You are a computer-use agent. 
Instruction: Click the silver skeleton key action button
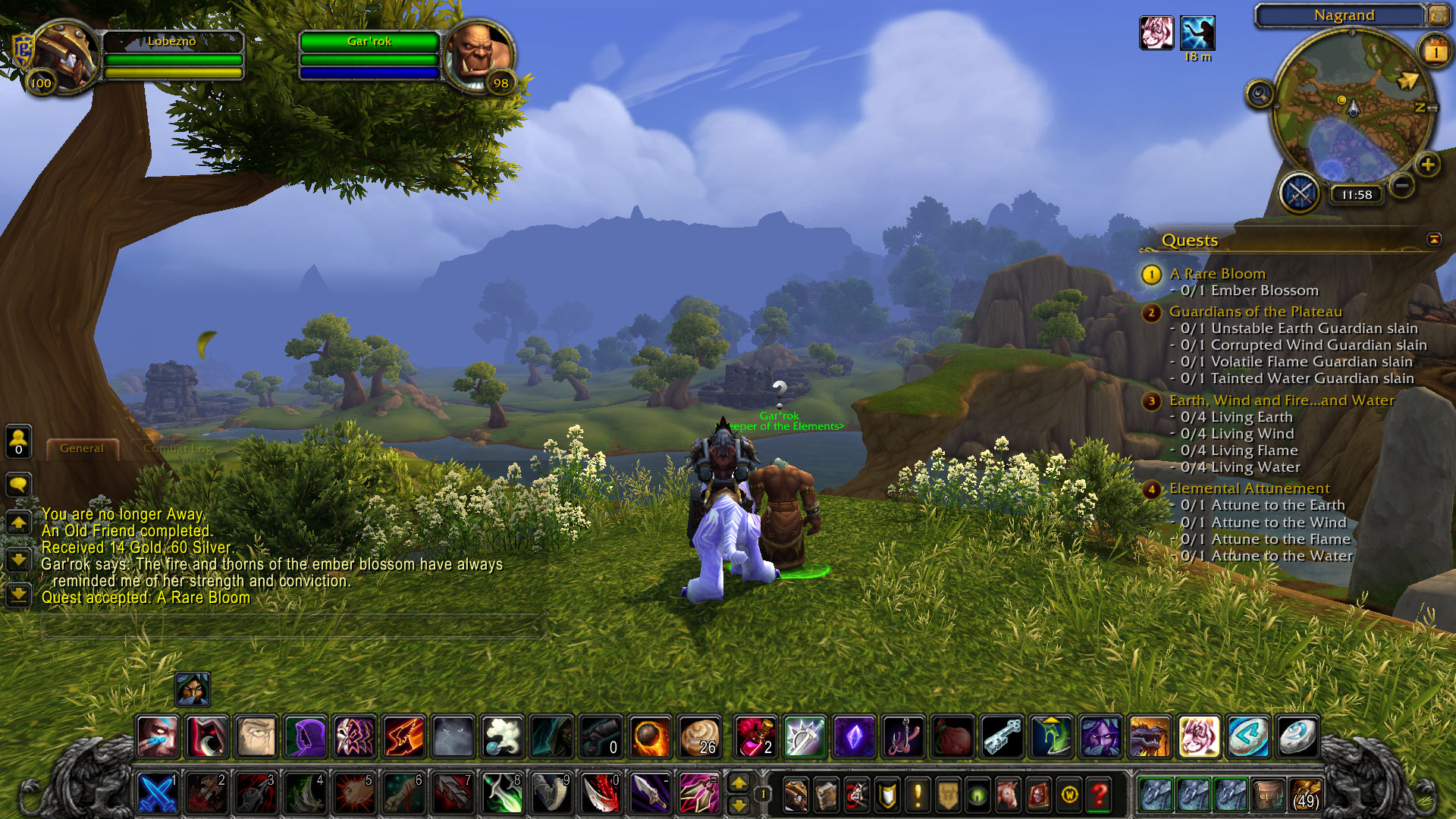click(x=1002, y=736)
